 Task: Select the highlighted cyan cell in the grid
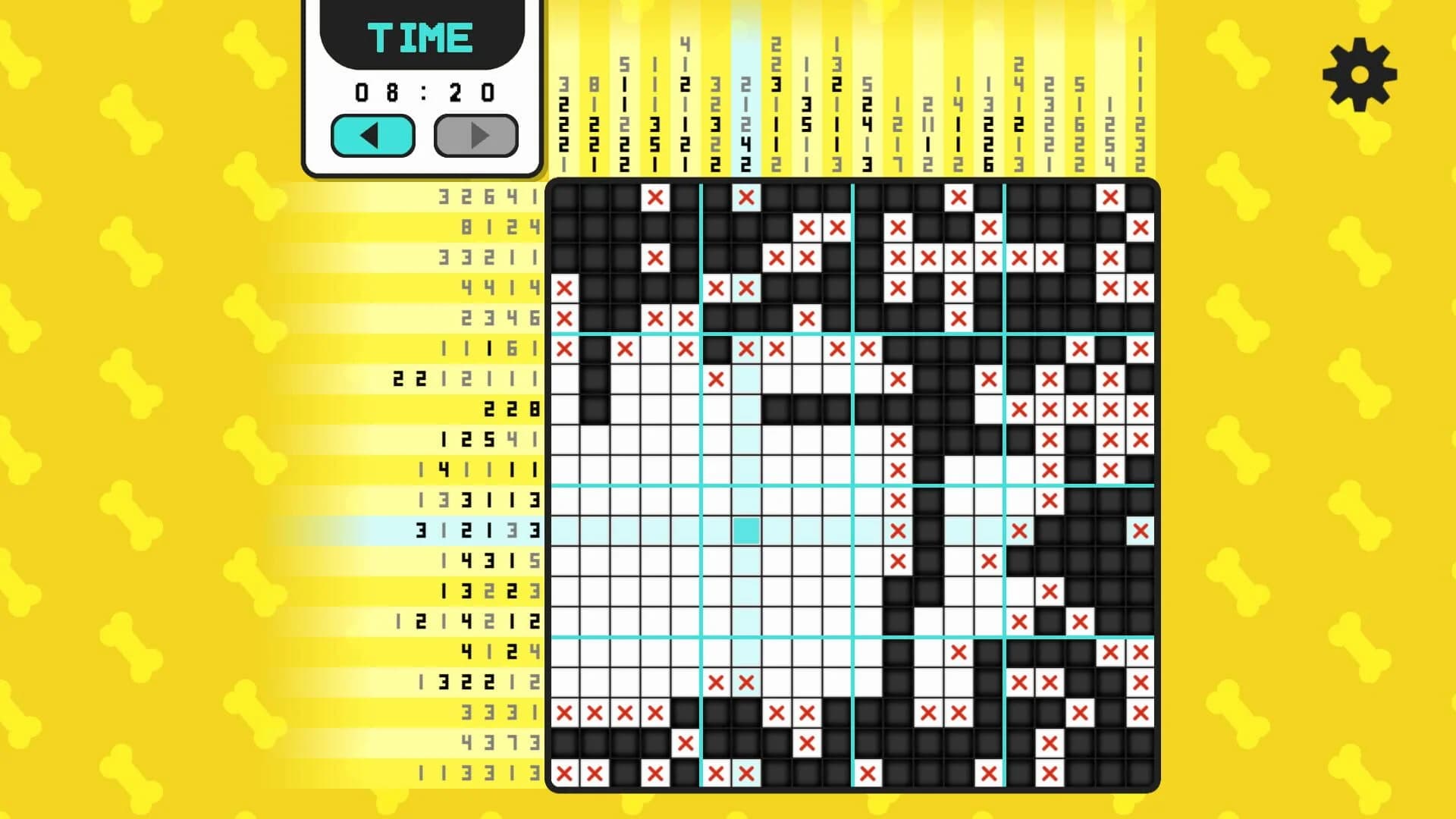pos(747,532)
